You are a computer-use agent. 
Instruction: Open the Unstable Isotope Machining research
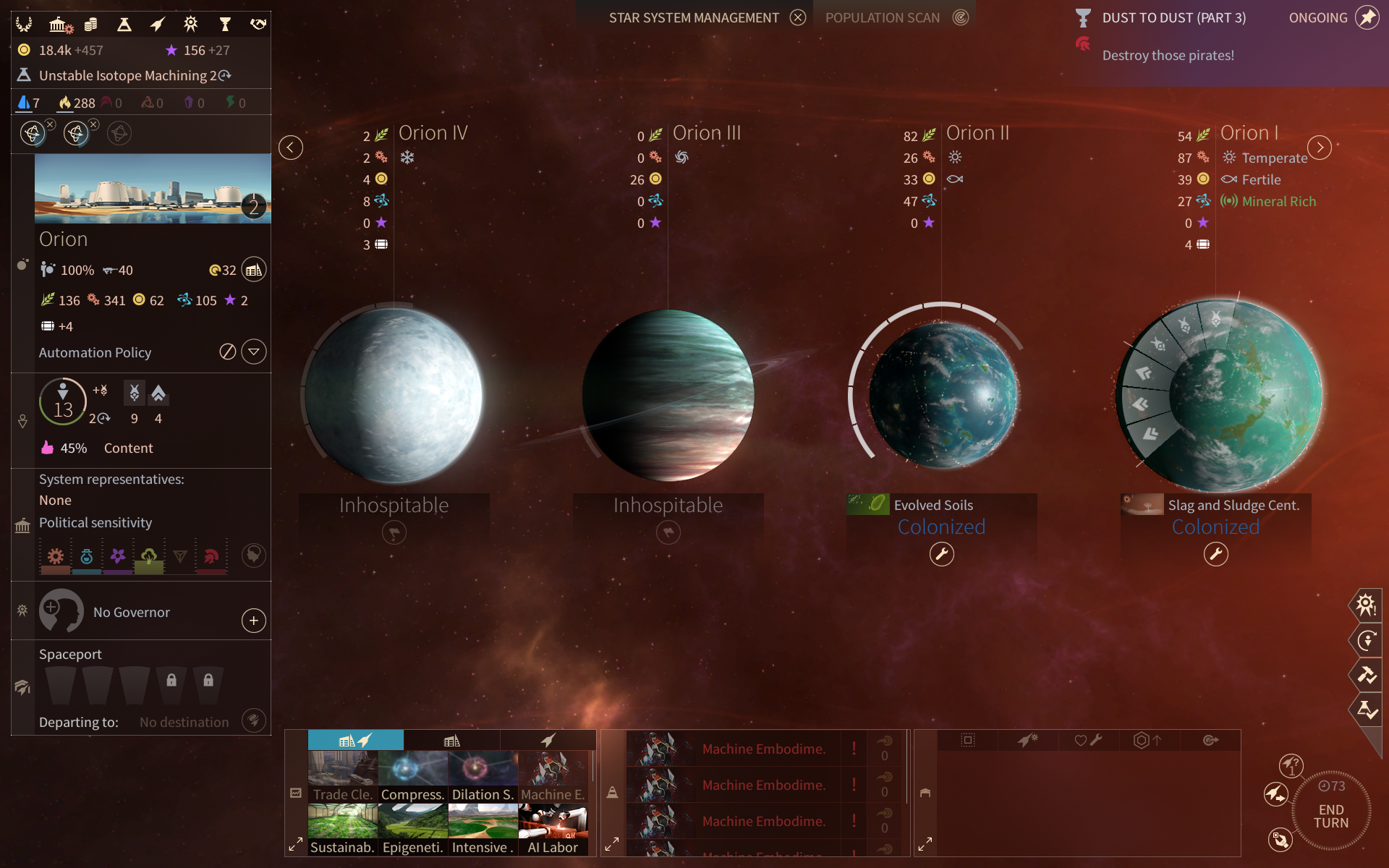click(127, 75)
